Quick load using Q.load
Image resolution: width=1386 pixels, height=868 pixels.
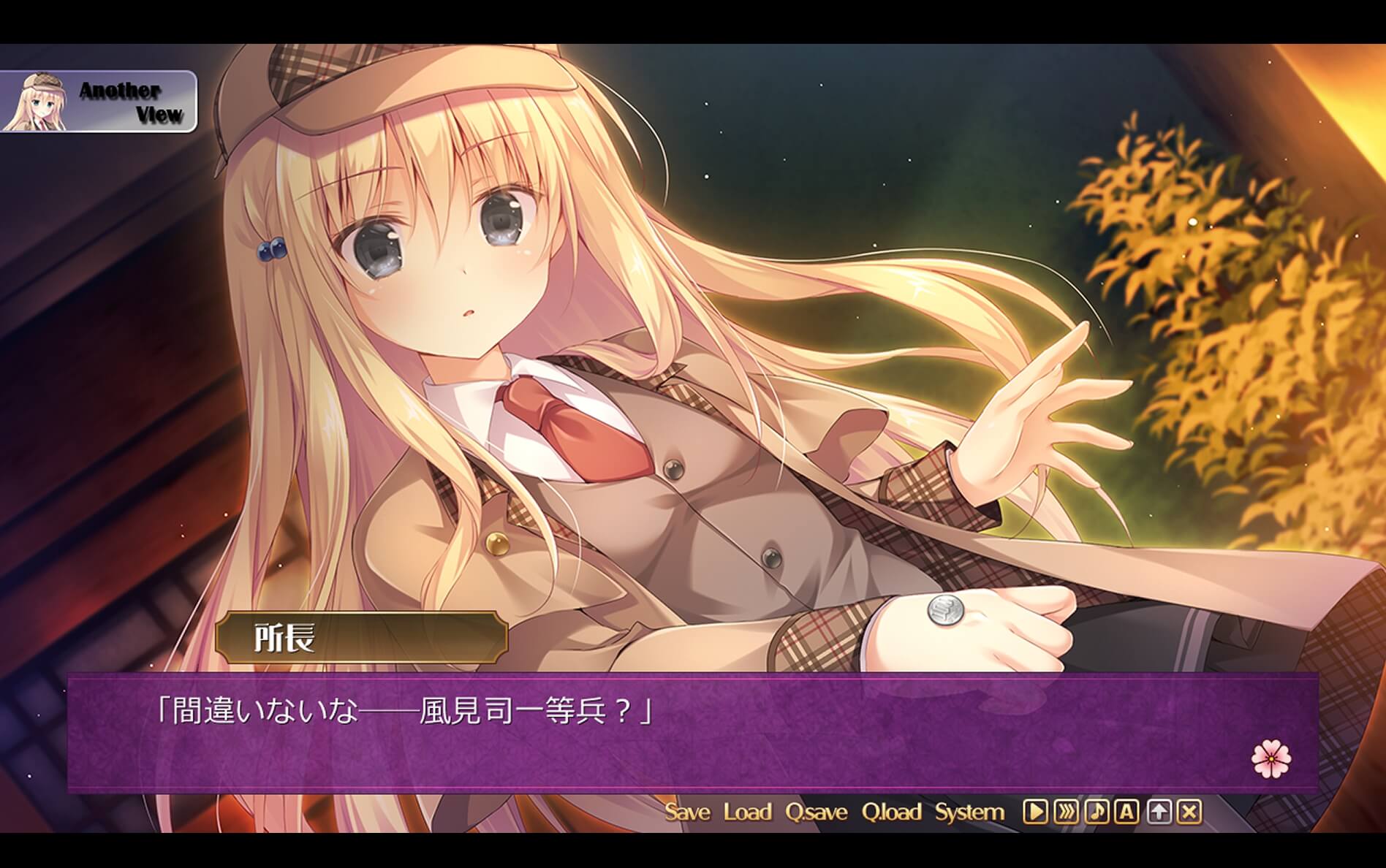[x=893, y=811]
